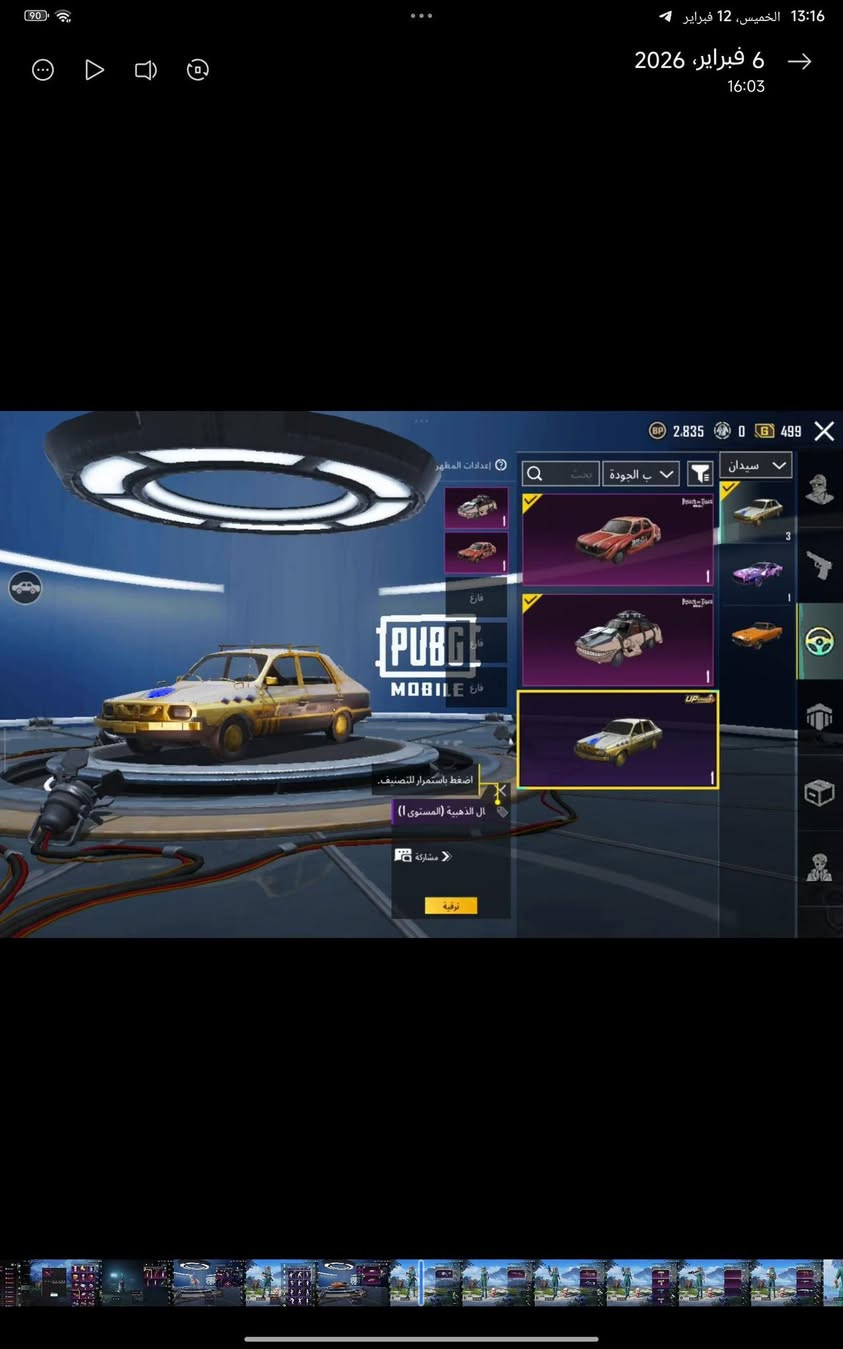Open the quality sort dropdown
This screenshot has width=843, height=1349.
(641, 474)
